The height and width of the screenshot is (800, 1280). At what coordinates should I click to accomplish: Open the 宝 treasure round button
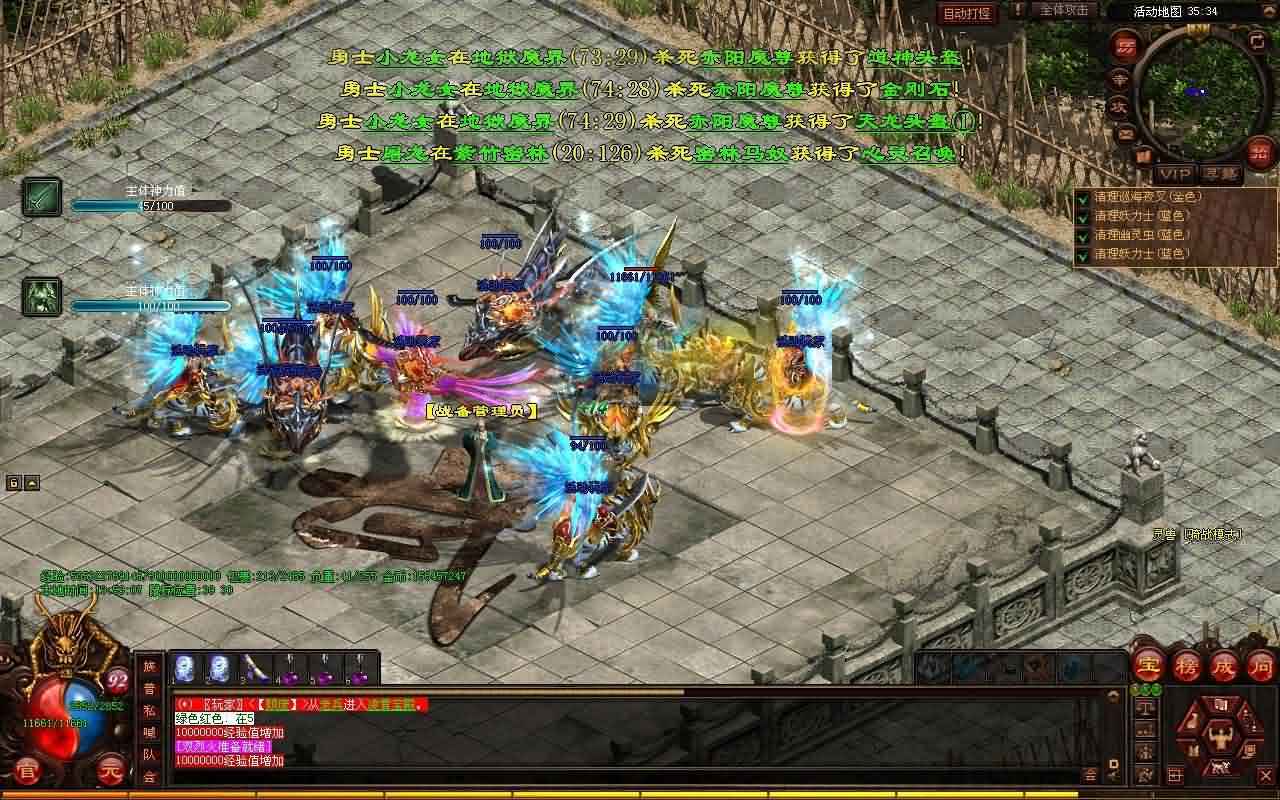coord(1147,663)
